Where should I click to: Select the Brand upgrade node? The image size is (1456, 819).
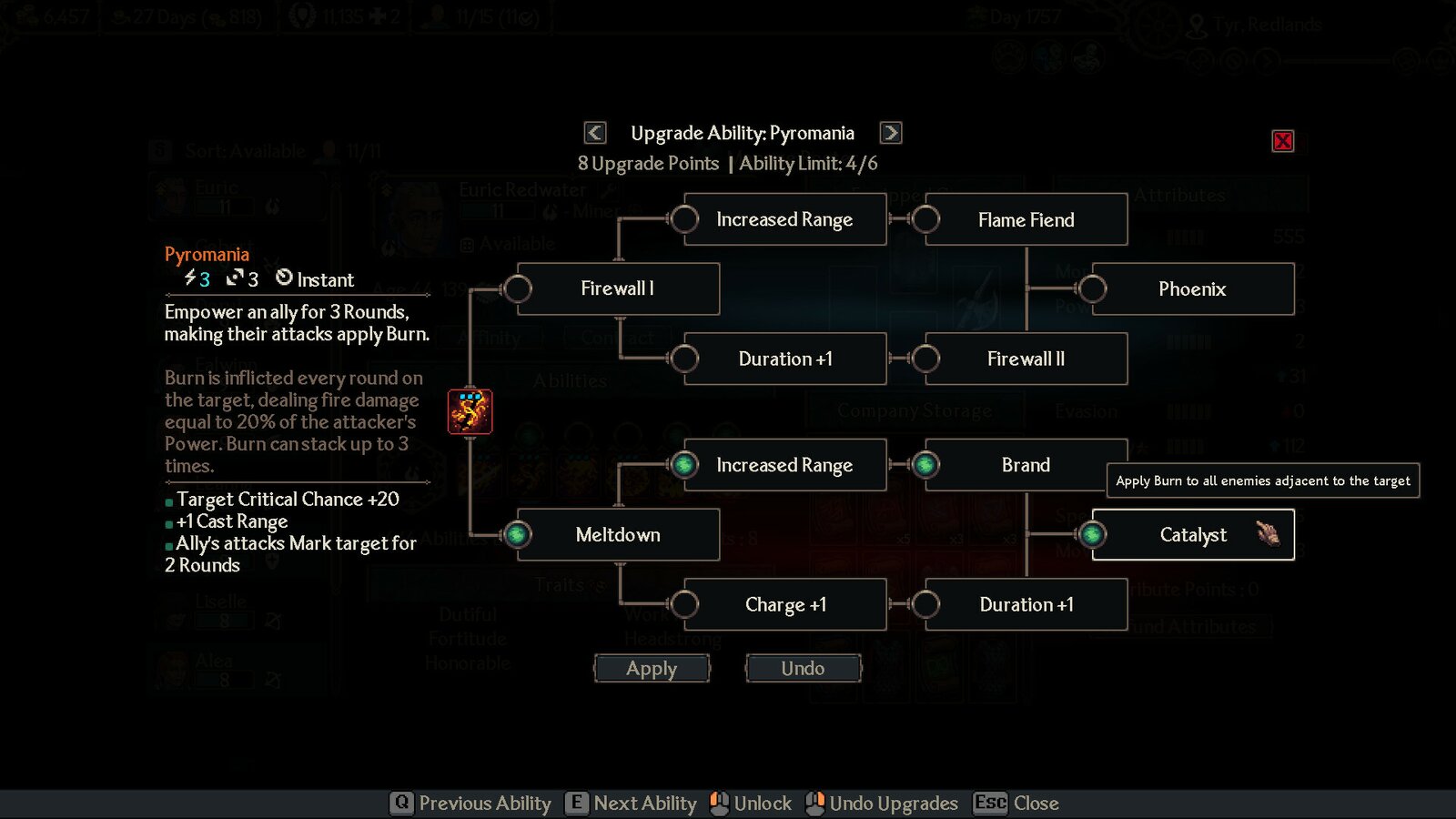[x=1026, y=465]
